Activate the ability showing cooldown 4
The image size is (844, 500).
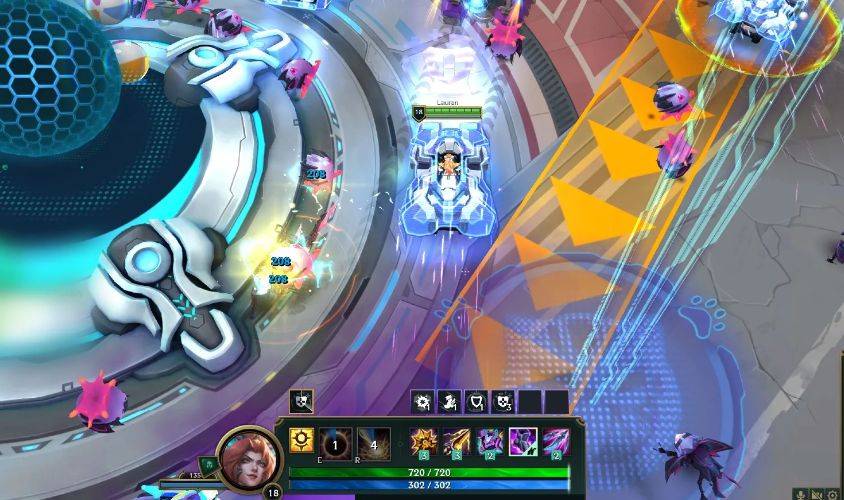point(373,441)
